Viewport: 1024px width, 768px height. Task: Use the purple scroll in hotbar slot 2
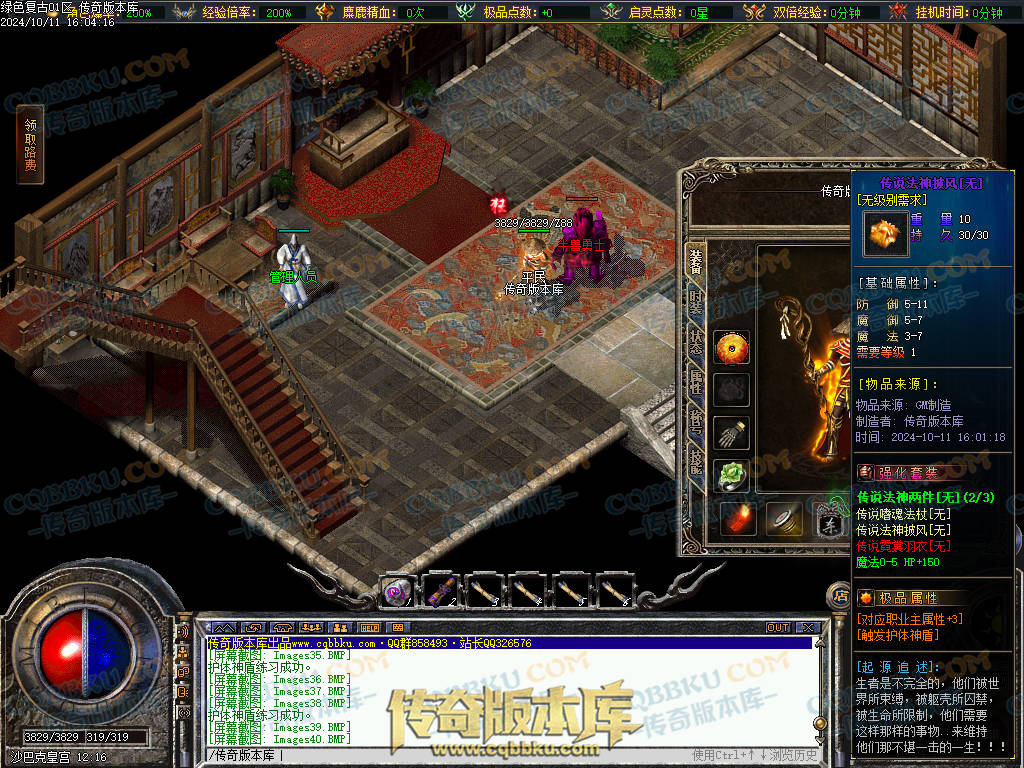coord(441,592)
